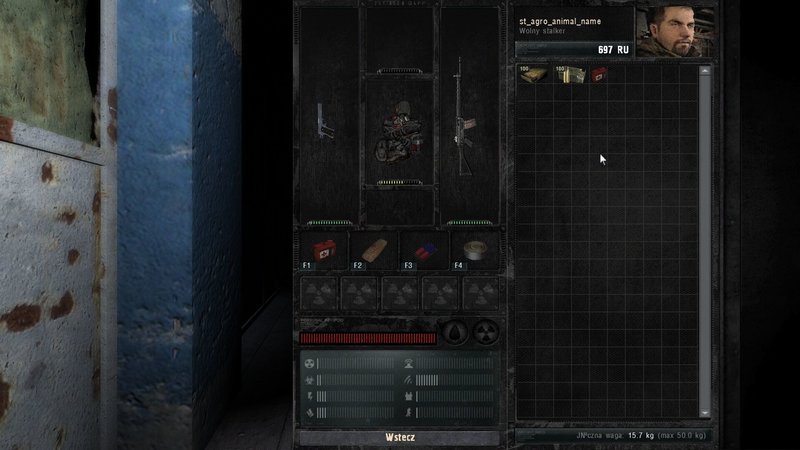Select the equipped assault rifle slot
The image size is (800, 450).
[465, 117]
